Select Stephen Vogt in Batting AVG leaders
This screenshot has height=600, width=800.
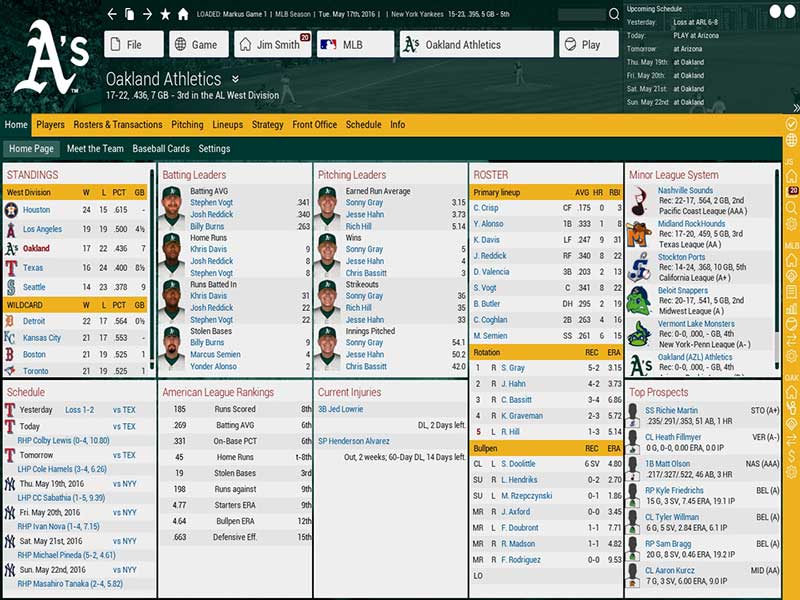coord(211,203)
